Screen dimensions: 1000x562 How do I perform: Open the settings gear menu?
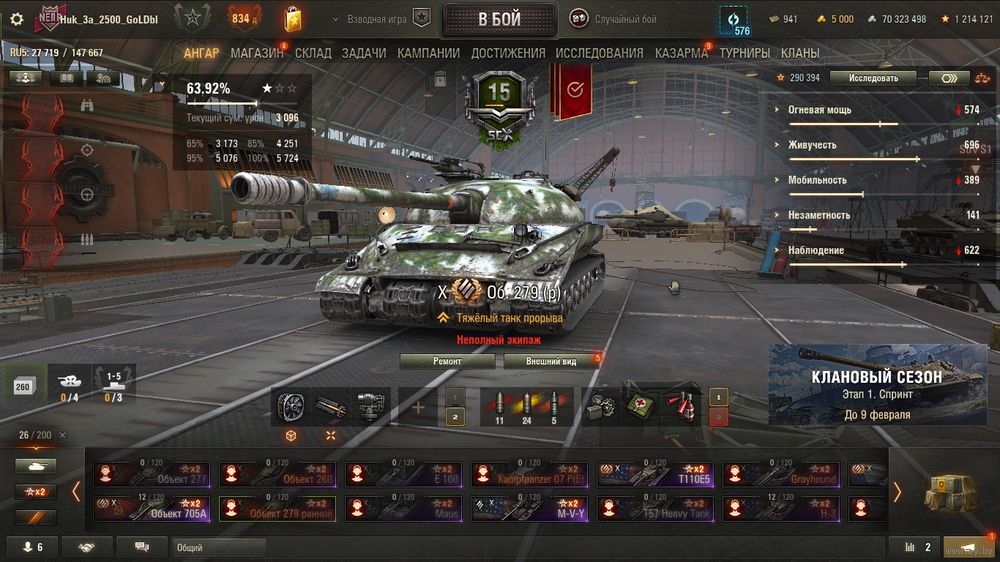click(16, 19)
